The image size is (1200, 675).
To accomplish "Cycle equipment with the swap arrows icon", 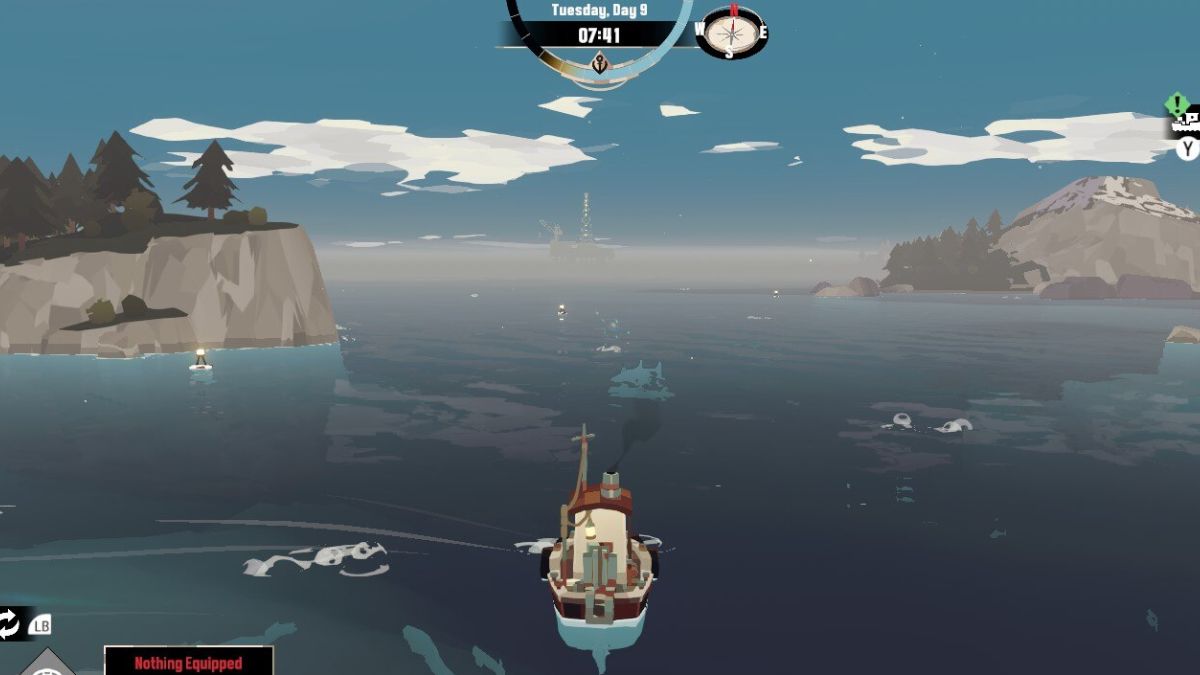I will 10,624.
